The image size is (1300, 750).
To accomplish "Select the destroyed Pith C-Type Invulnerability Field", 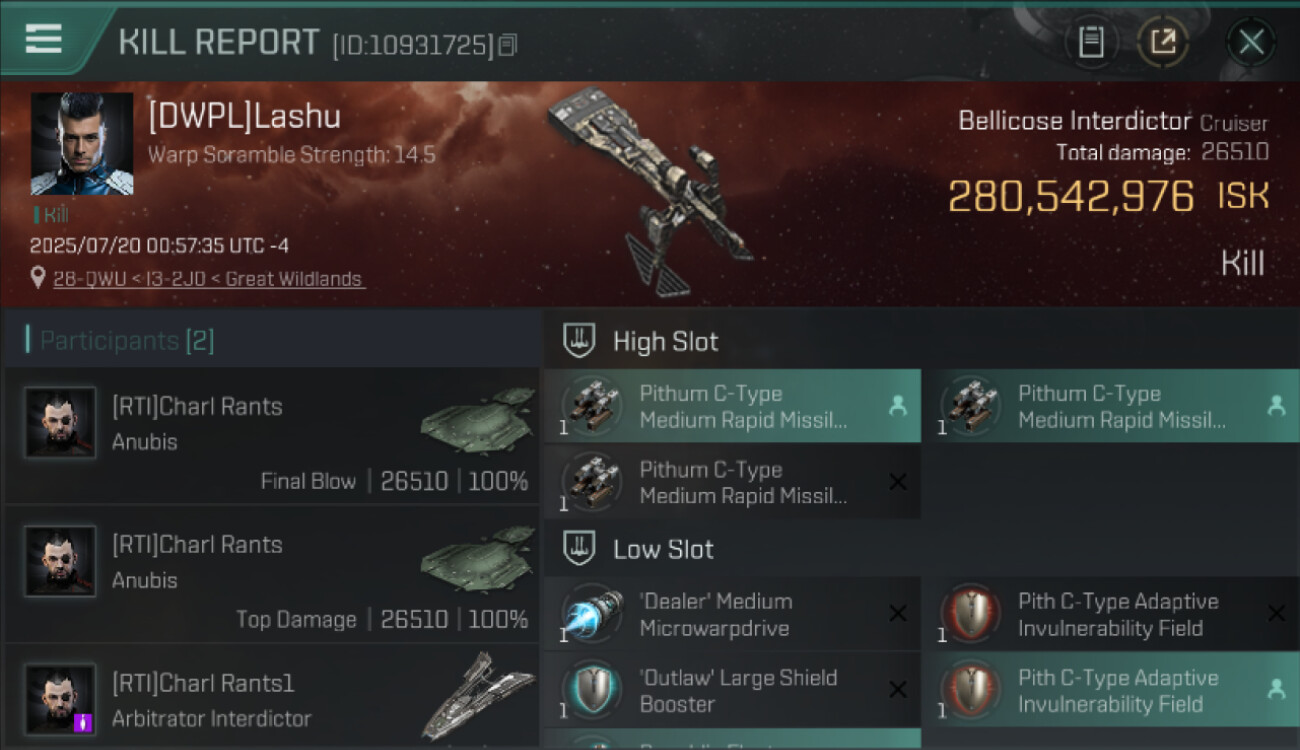I will click(x=1110, y=615).
